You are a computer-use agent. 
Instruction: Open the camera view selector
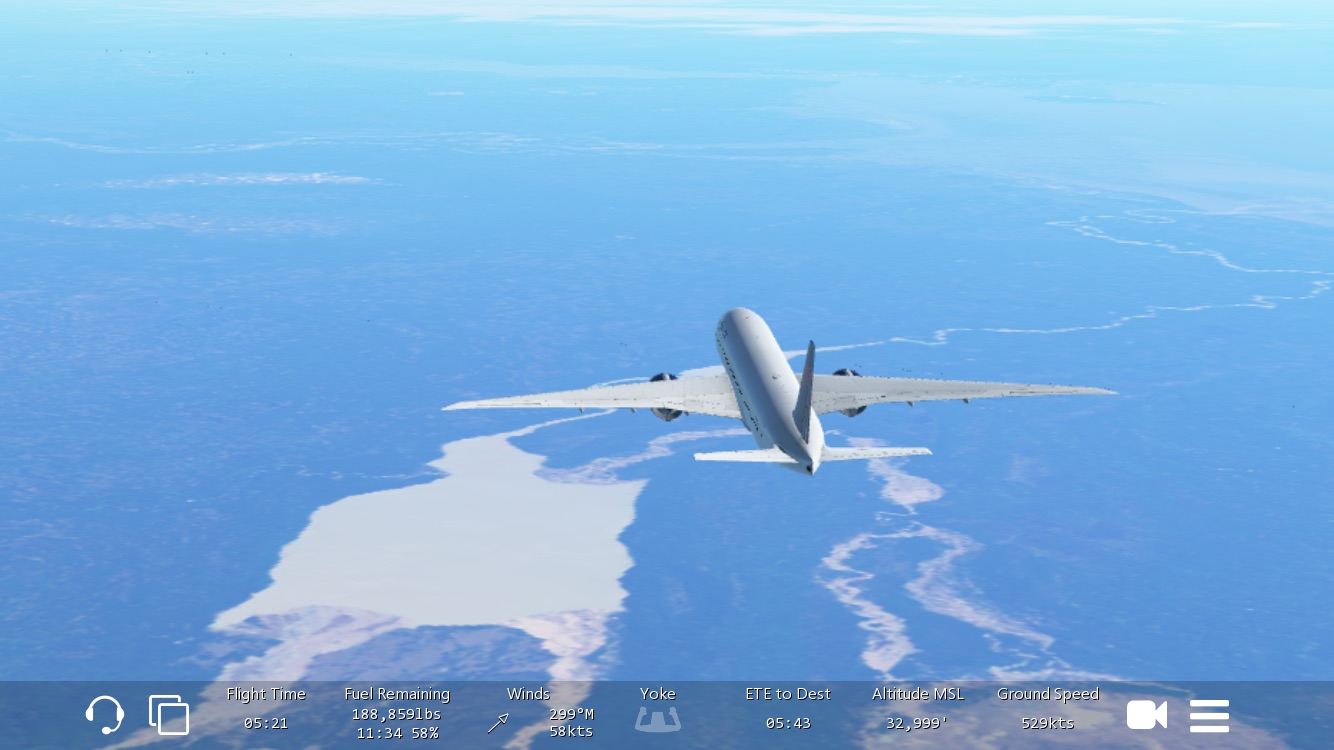[x=1147, y=715]
